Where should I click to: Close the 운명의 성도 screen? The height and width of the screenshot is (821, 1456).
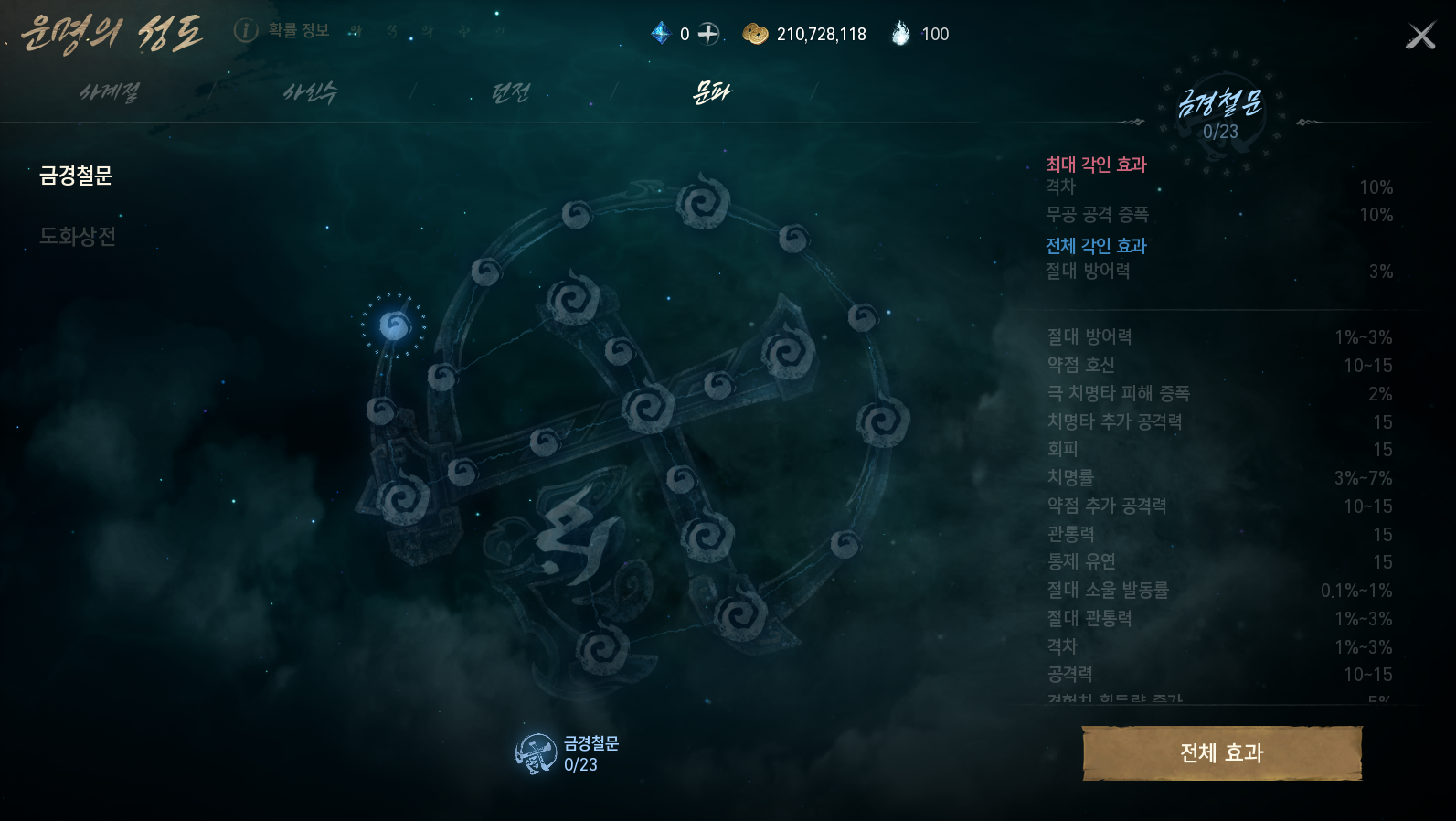click(1420, 36)
